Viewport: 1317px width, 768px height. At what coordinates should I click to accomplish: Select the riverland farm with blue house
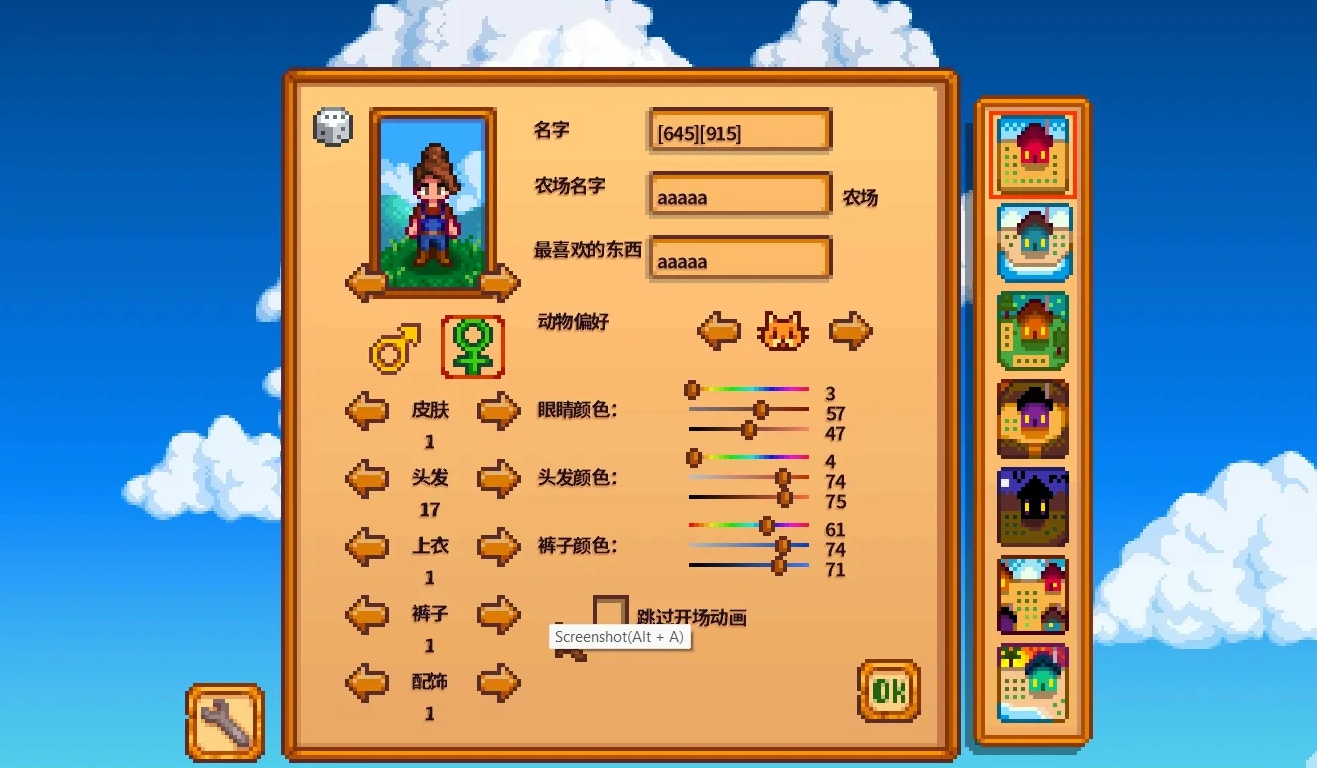click(1033, 242)
